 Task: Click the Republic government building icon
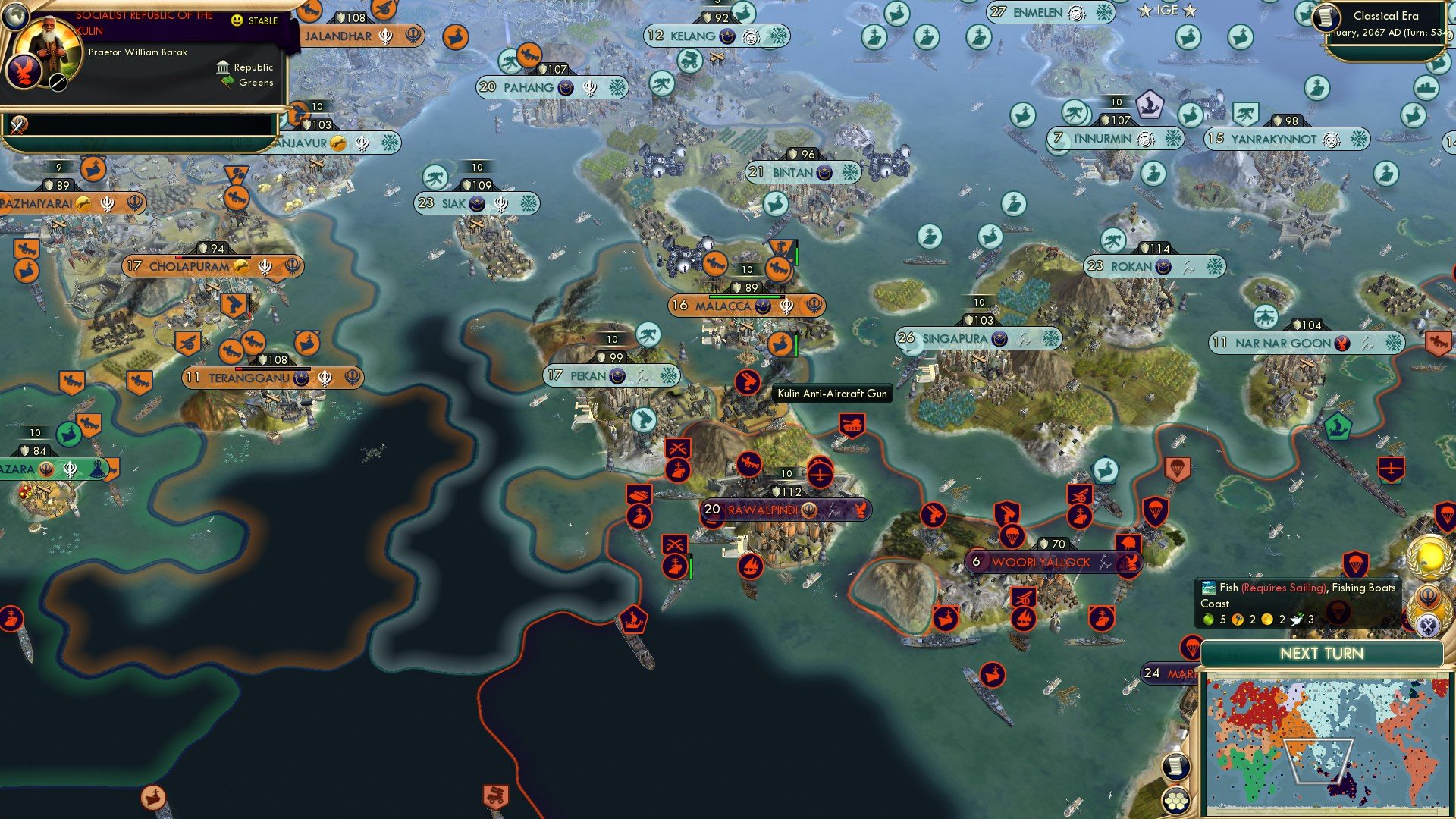click(x=223, y=67)
